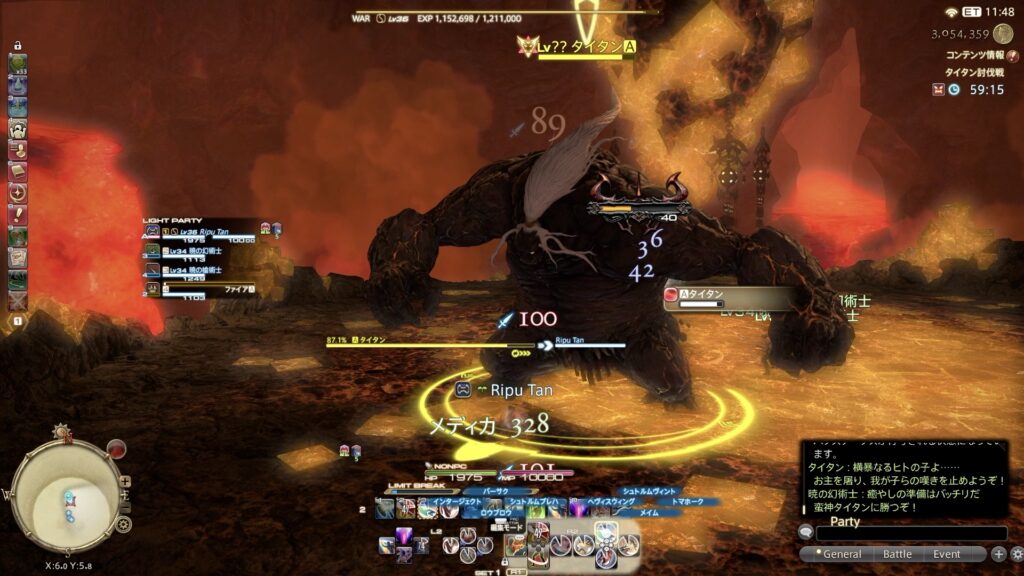Show the Event chat tab
Viewport: 1024px width, 576px height.
pyautogui.click(x=946, y=554)
